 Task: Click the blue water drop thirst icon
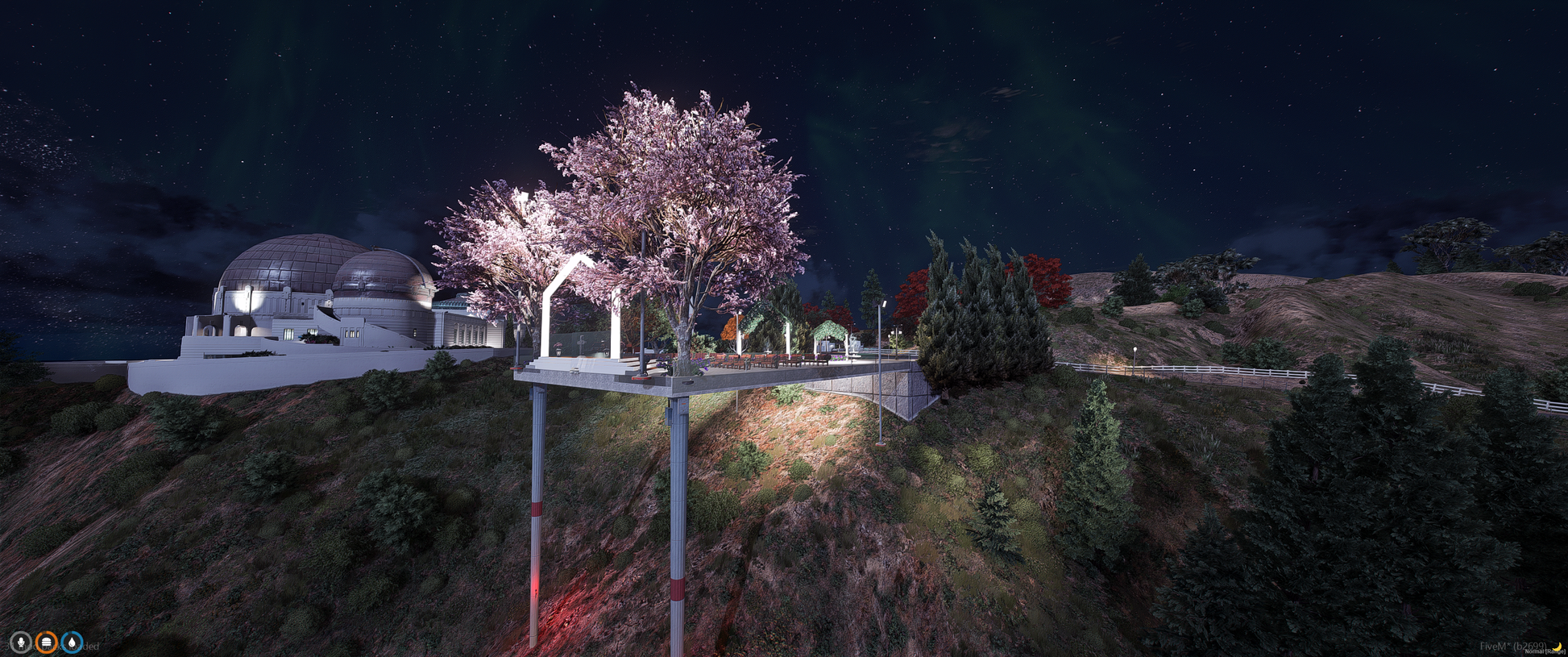coord(72,642)
